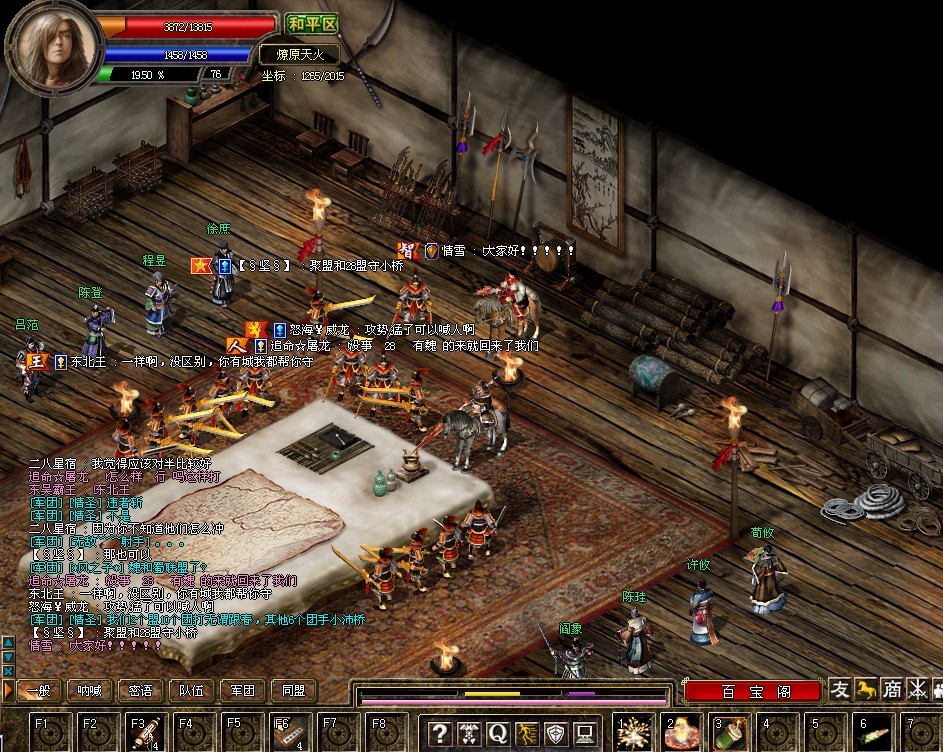Viewport: 943px width, 752px height.
Task: Use the green canister item in slot 3
Action: [730, 733]
